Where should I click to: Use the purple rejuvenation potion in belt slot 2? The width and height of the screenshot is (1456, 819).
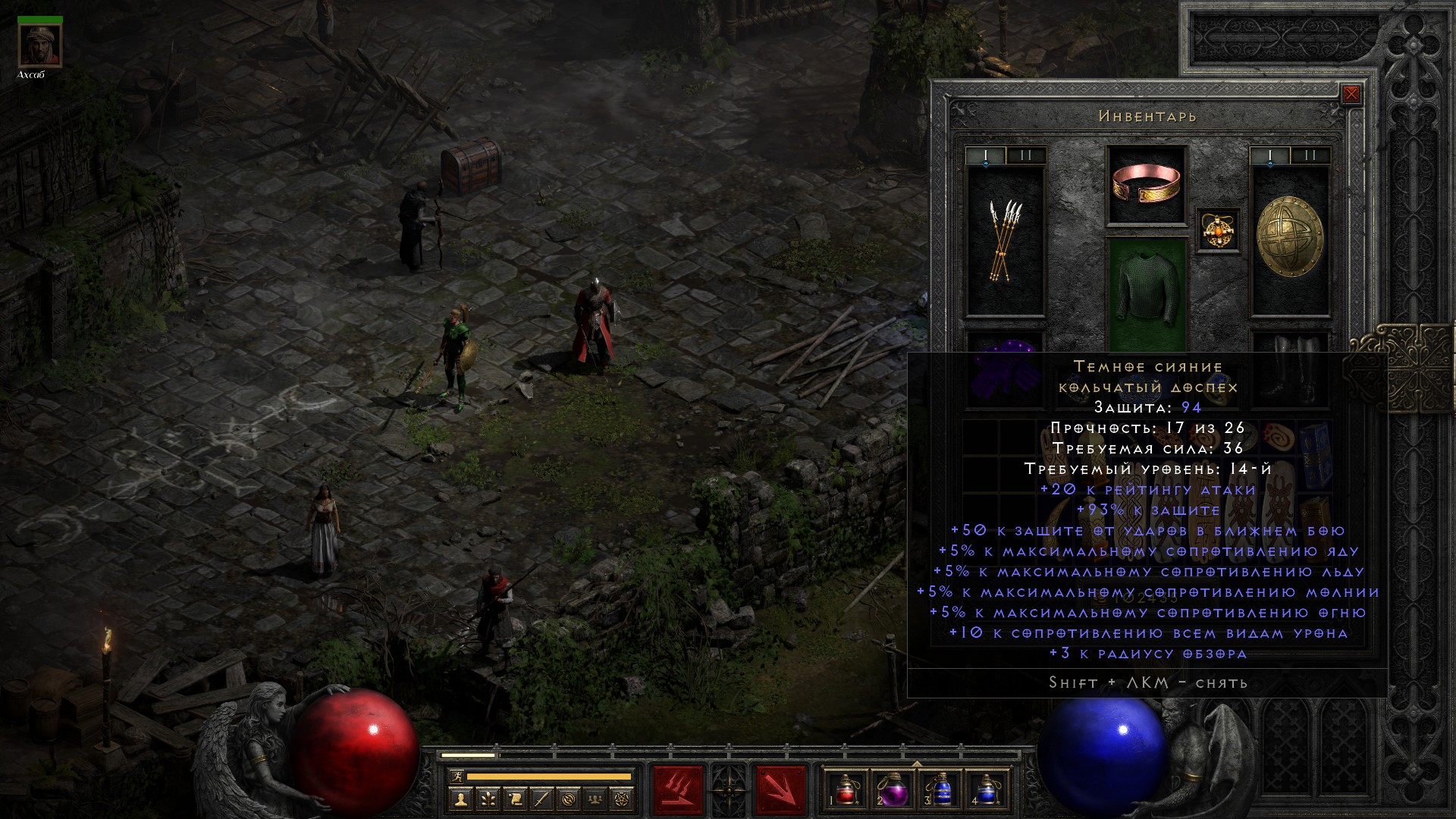coord(893,789)
